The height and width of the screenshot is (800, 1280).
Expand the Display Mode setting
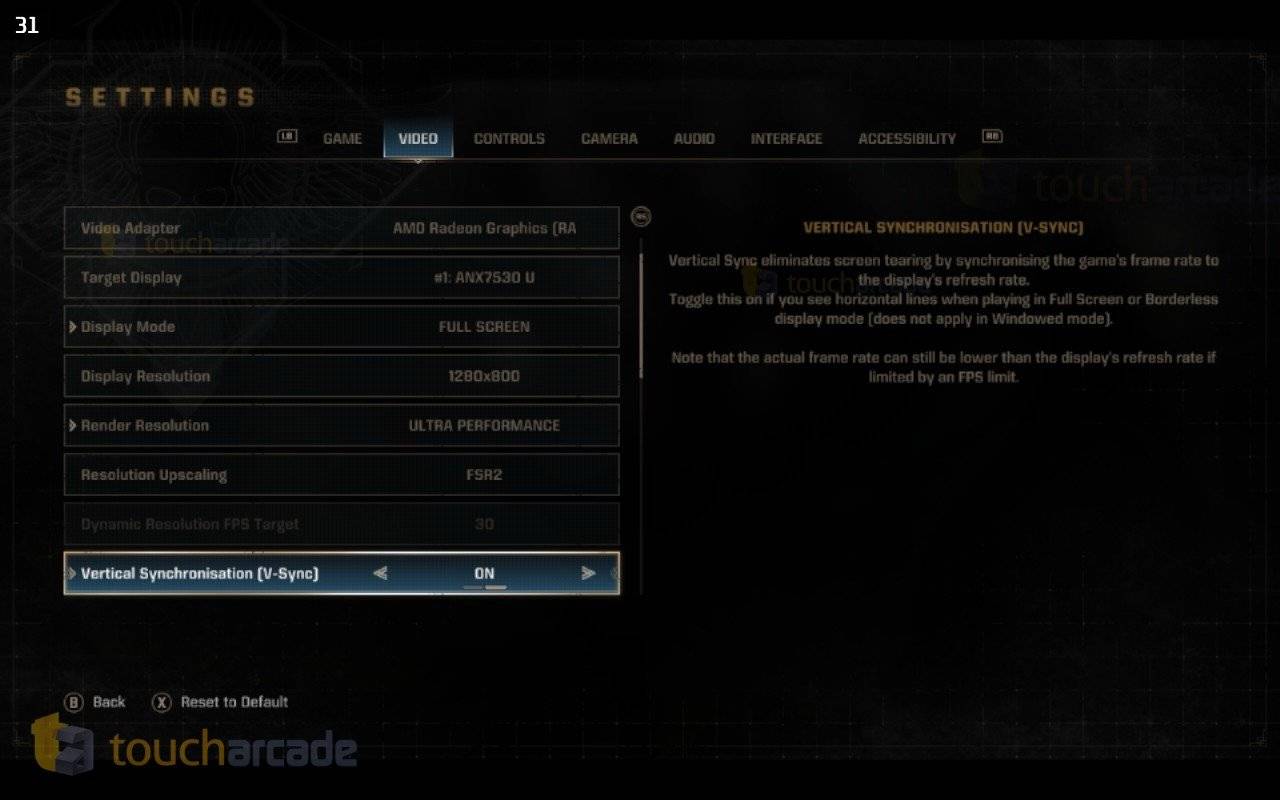[x=72, y=326]
